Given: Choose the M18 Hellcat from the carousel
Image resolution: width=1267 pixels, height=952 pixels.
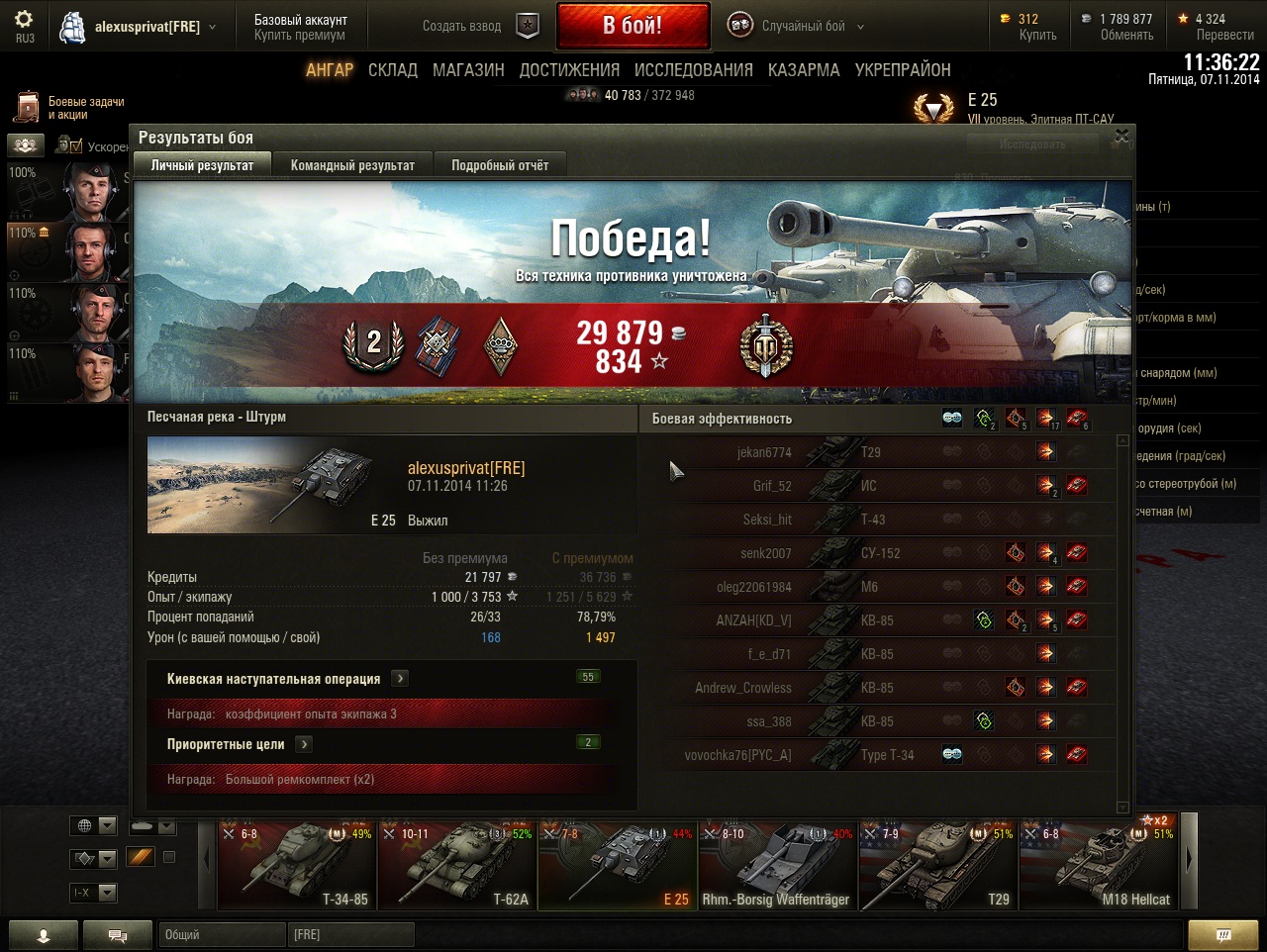Looking at the screenshot, I should pyautogui.click(x=1099, y=865).
